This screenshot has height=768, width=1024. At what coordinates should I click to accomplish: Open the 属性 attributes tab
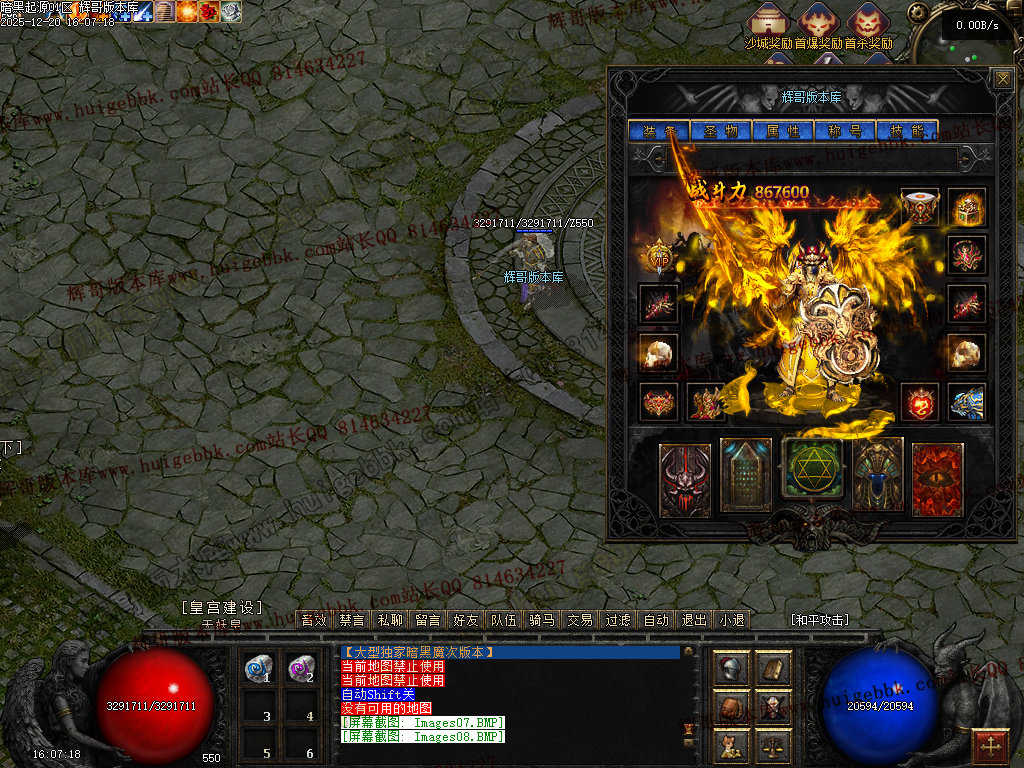(x=783, y=131)
